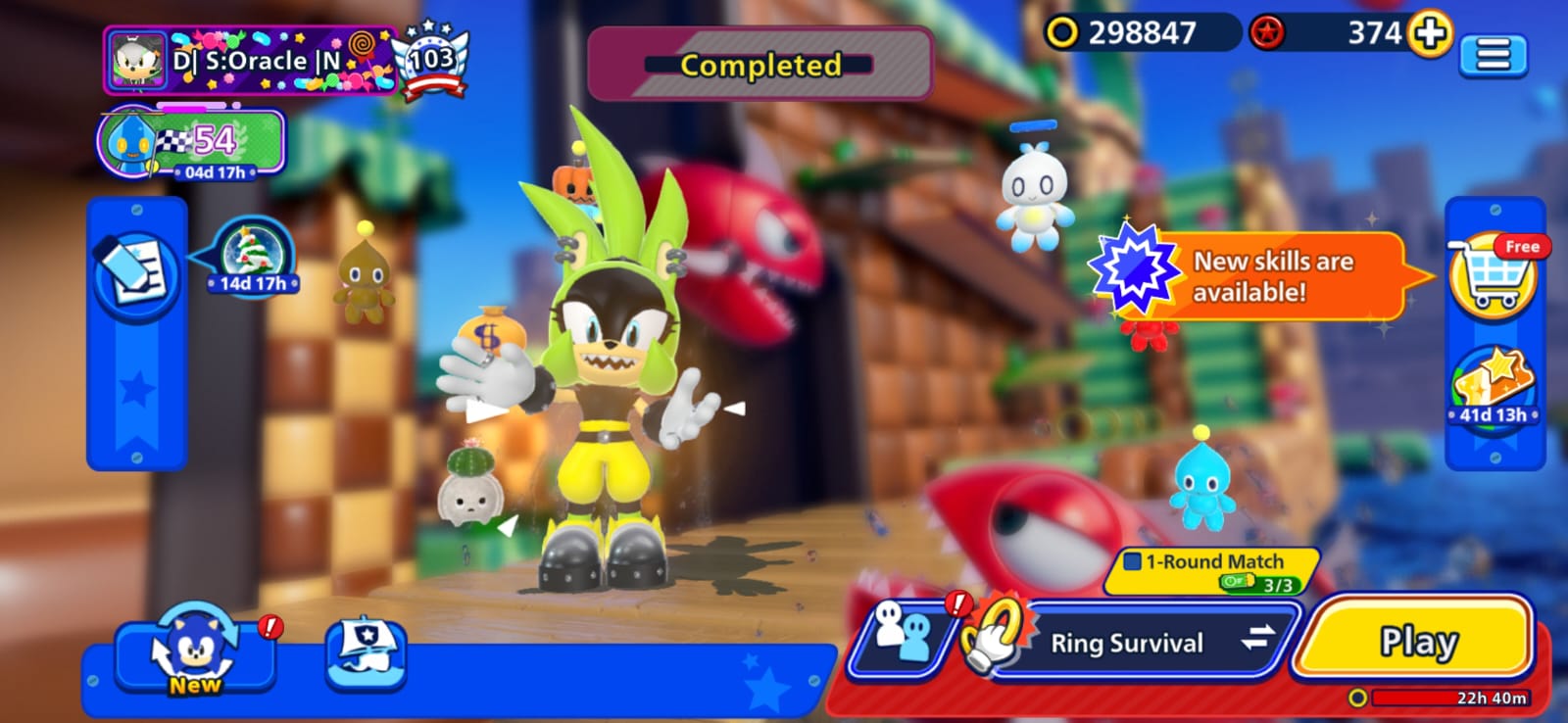Open the pirate ship icon menu

(366, 651)
